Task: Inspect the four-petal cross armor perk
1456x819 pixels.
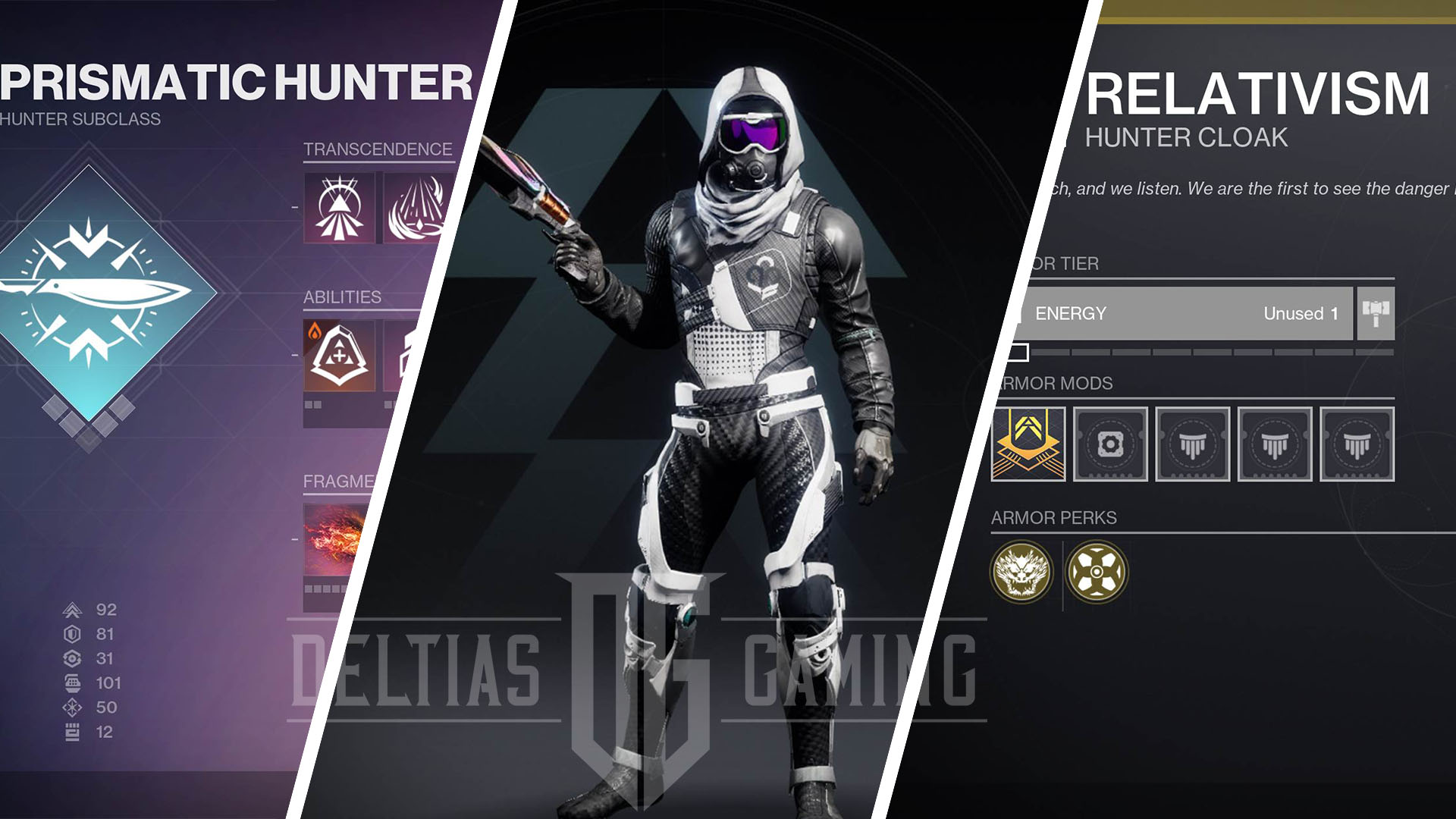Action: coord(1096,572)
